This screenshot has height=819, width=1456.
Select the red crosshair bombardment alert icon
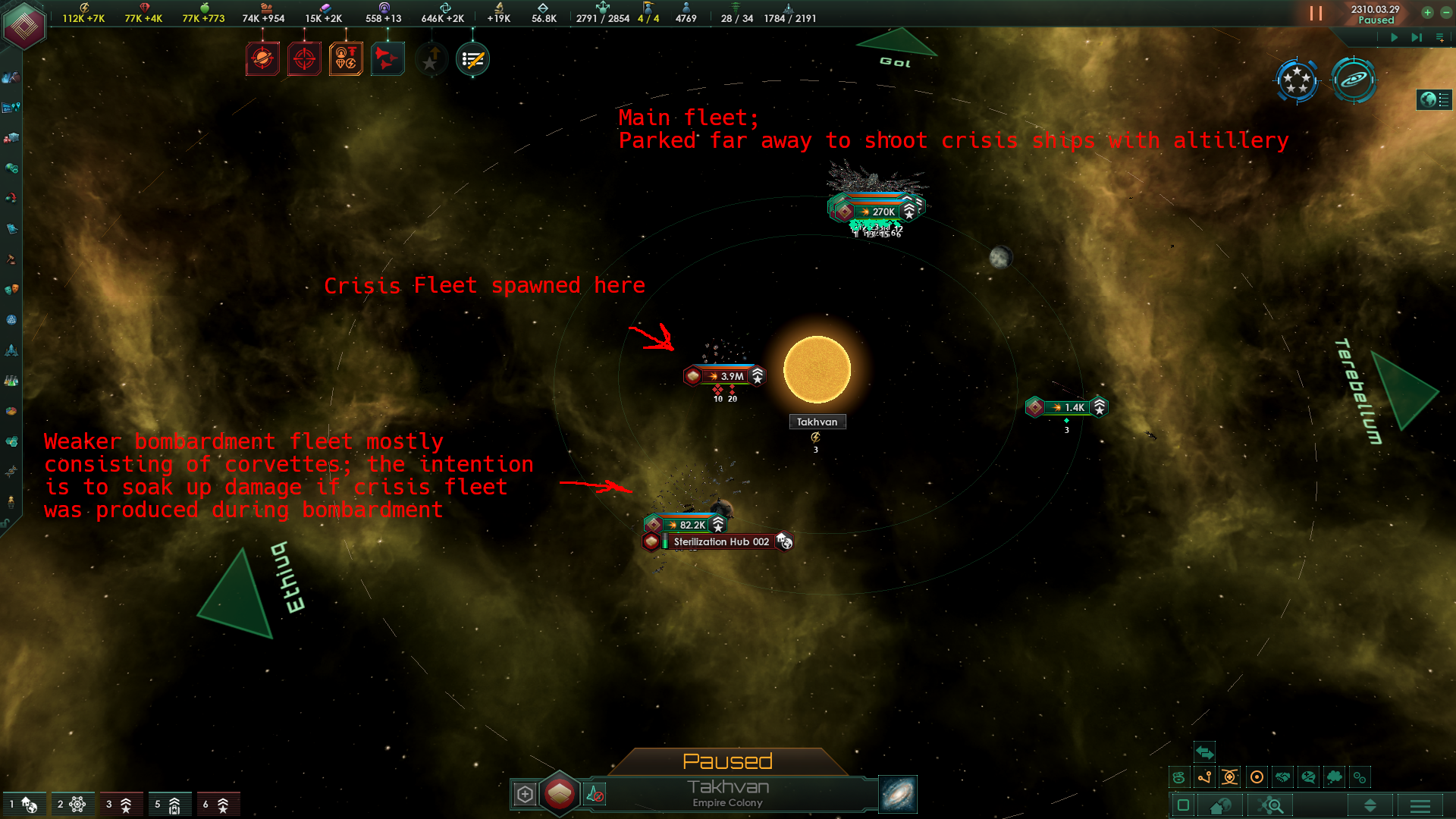point(304,58)
